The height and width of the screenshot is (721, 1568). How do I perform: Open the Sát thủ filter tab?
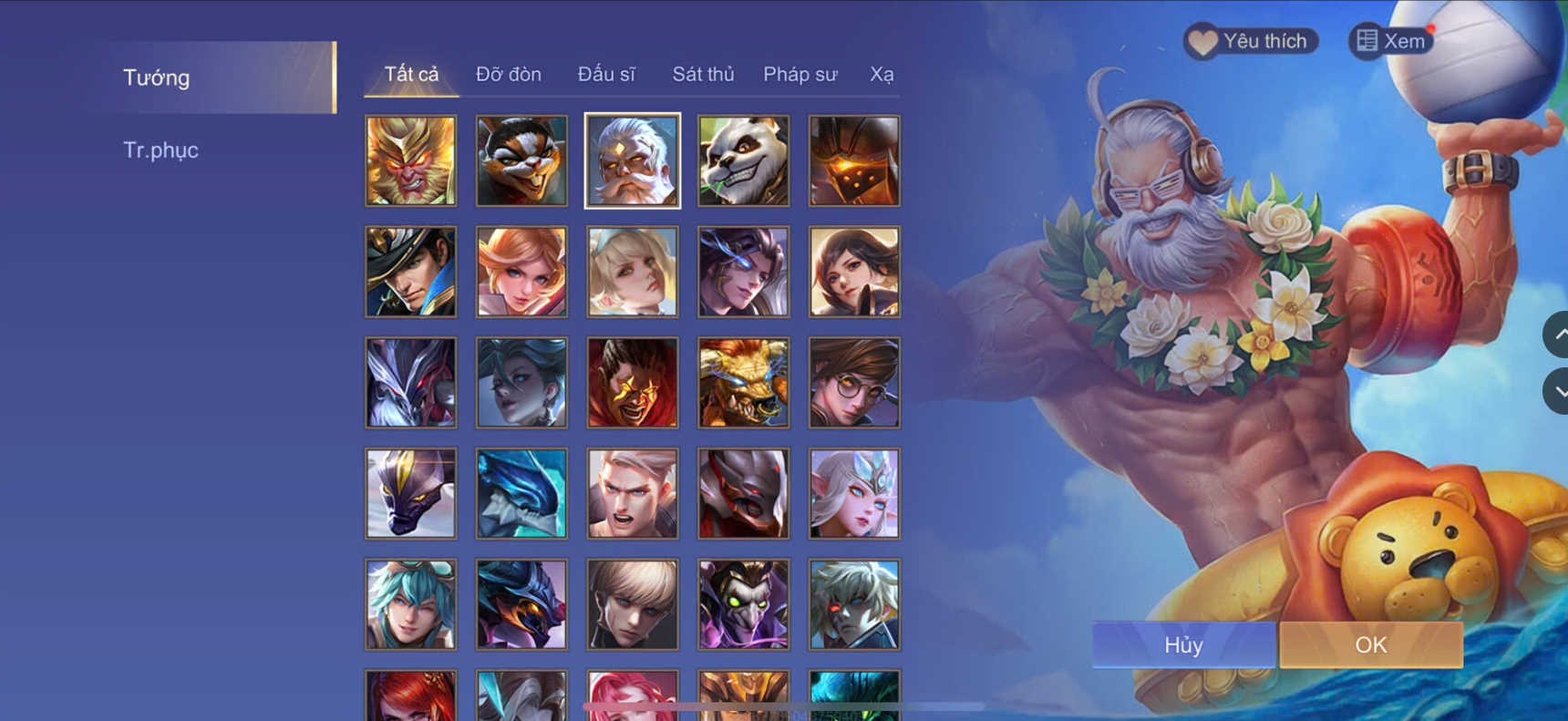point(703,74)
